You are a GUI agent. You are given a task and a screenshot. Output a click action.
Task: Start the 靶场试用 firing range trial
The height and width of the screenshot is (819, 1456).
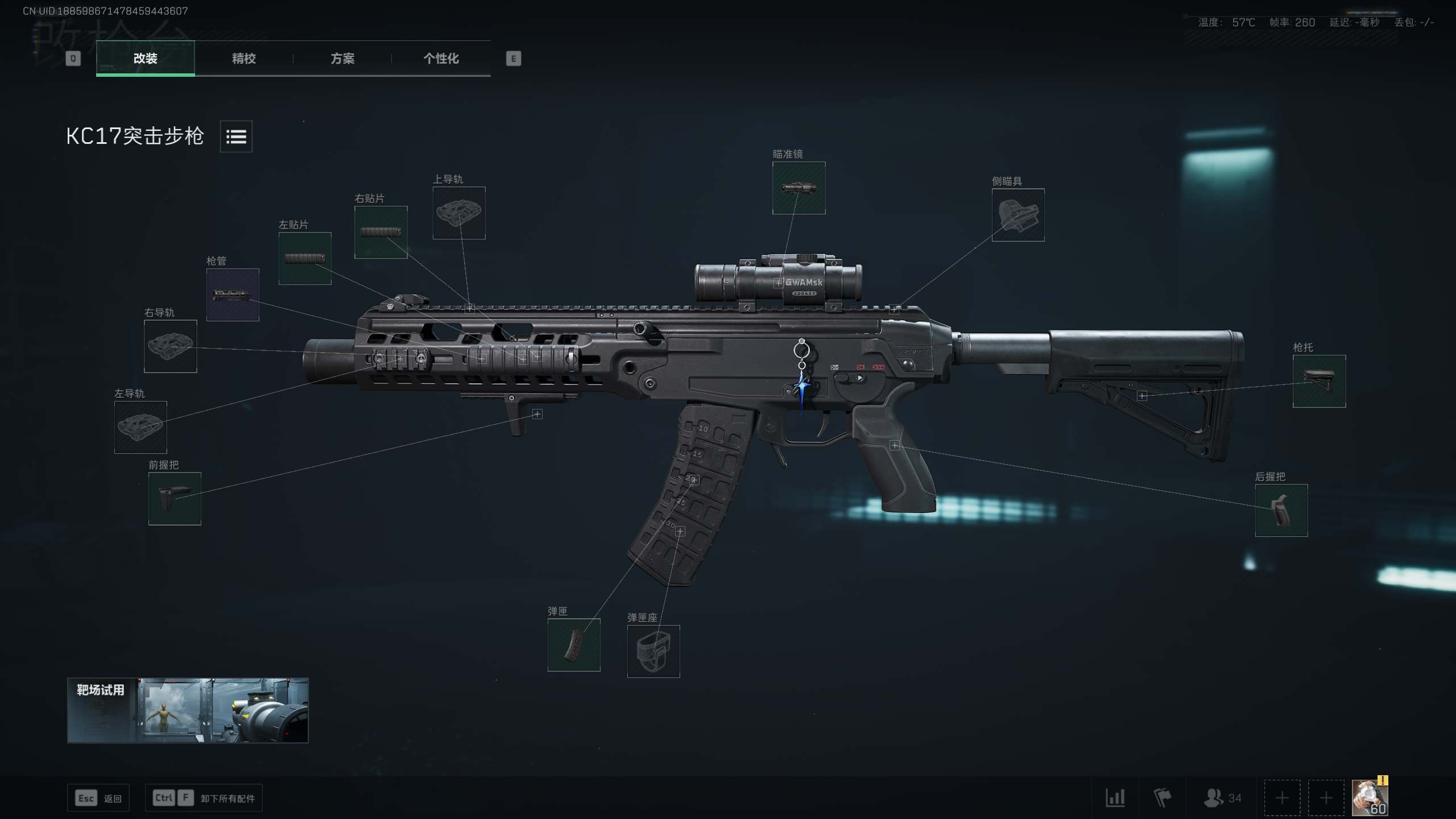(188, 710)
